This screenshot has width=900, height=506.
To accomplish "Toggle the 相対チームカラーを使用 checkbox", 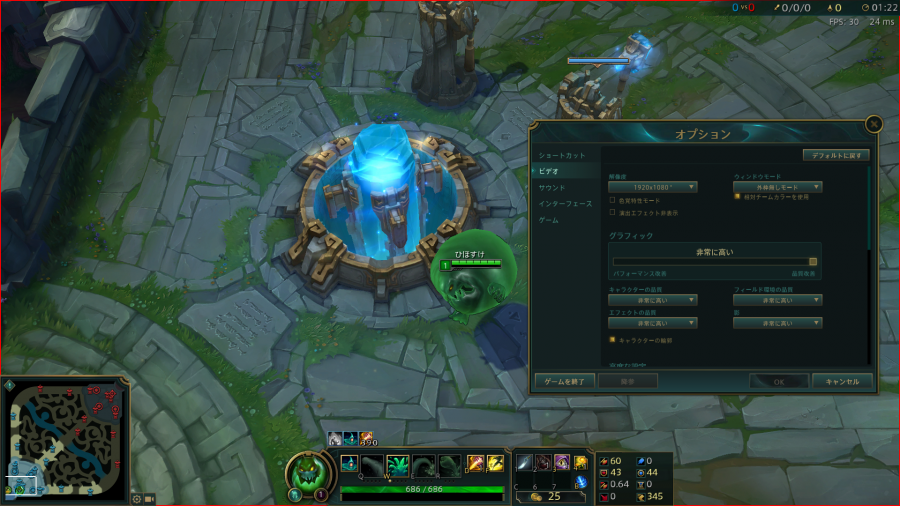I will [737, 197].
